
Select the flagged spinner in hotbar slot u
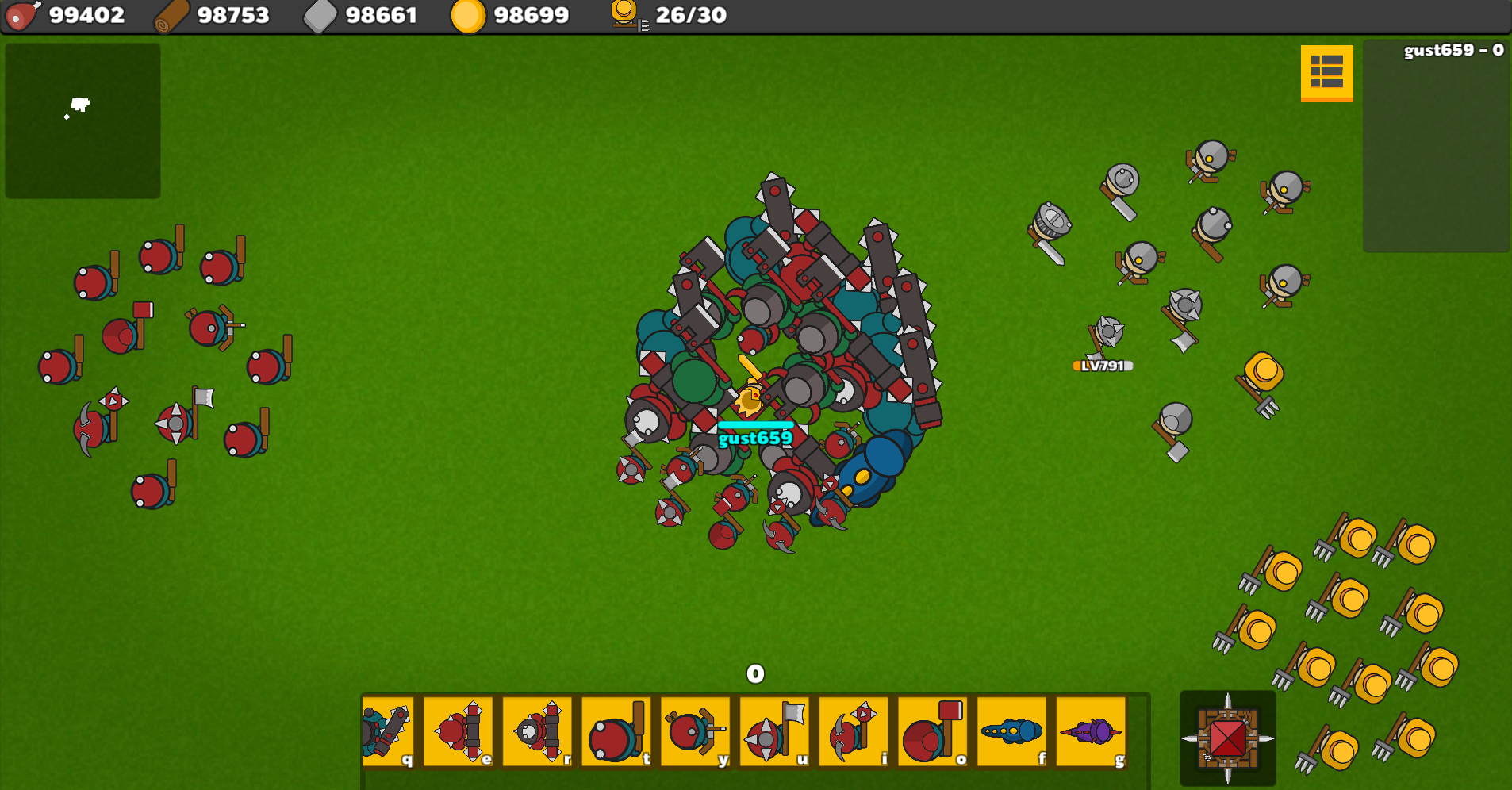775,730
